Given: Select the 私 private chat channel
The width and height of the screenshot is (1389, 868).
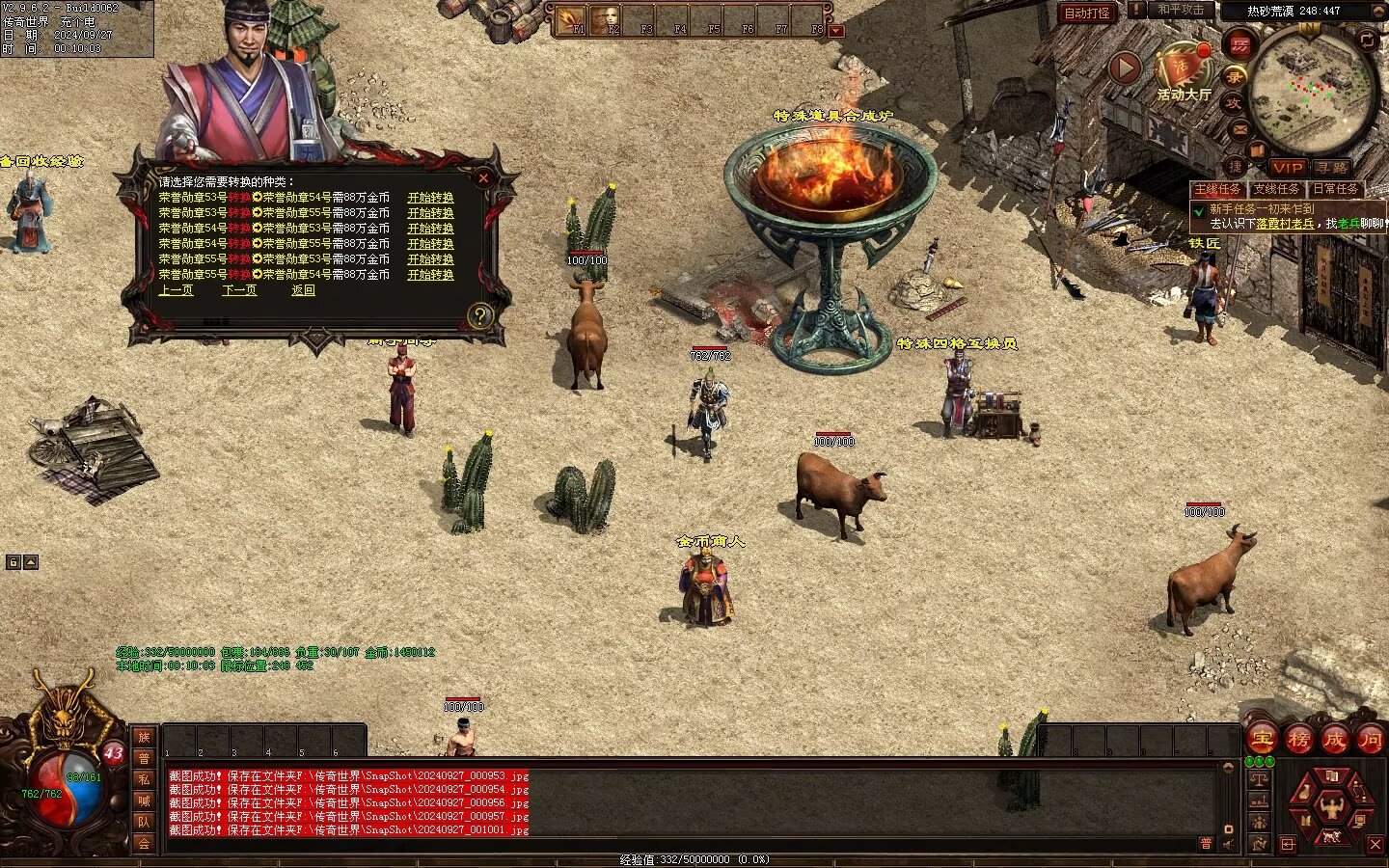Looking at the screenshot, I should 144,779.
